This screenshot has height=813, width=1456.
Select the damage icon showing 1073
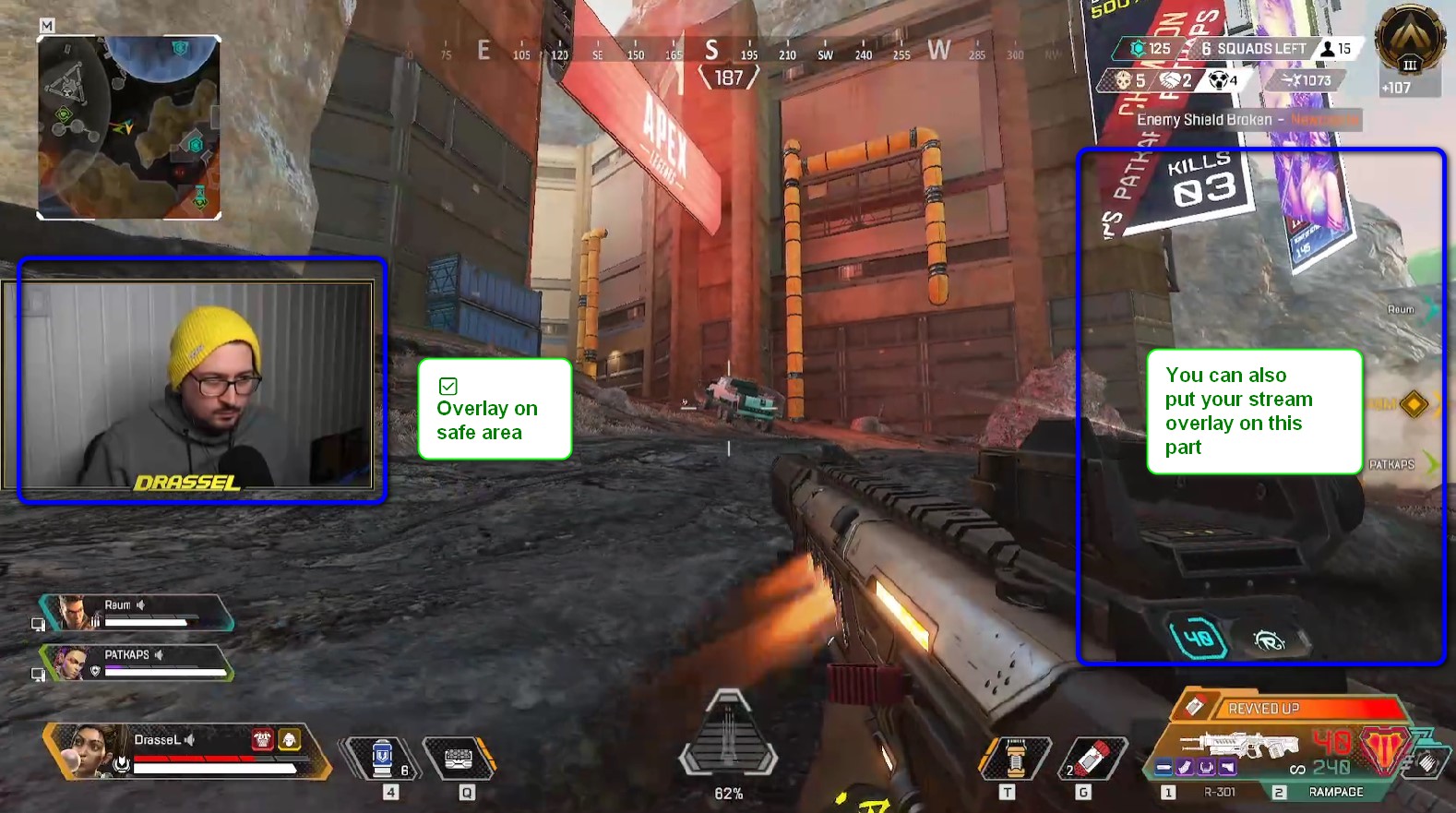pyautogui.click(x=1291, y=81)
